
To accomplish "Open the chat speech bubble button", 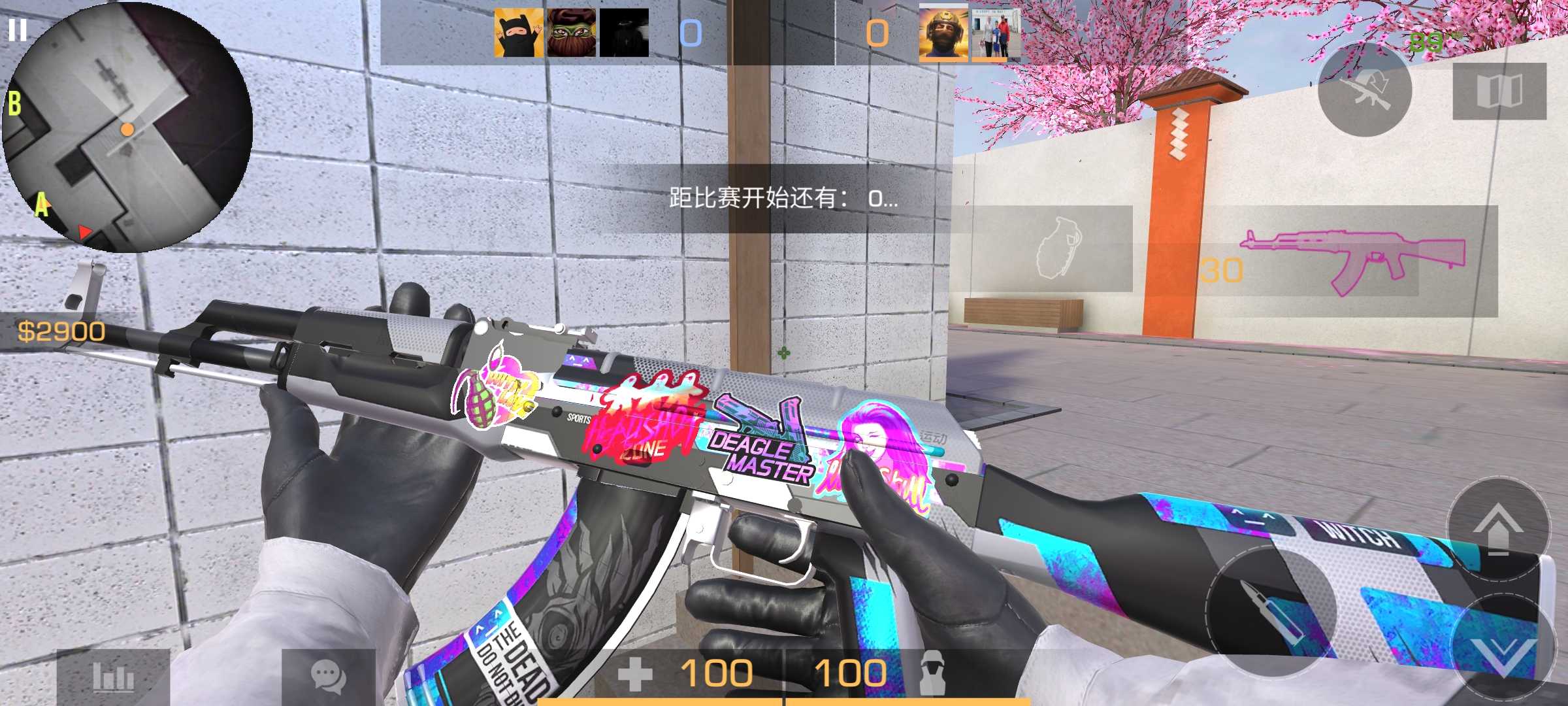I will (x=328, y=677).
